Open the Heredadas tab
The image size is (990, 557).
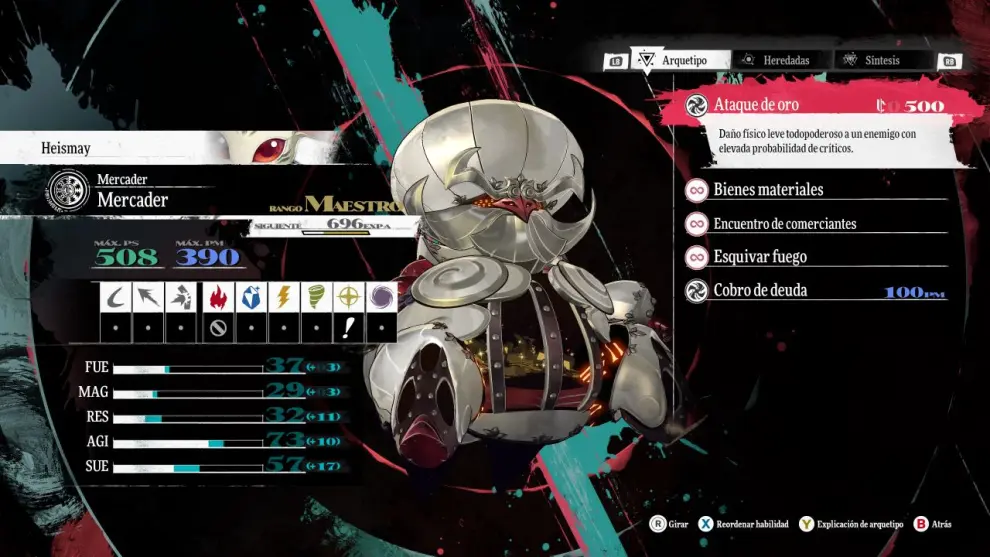[x=781, y=60]
